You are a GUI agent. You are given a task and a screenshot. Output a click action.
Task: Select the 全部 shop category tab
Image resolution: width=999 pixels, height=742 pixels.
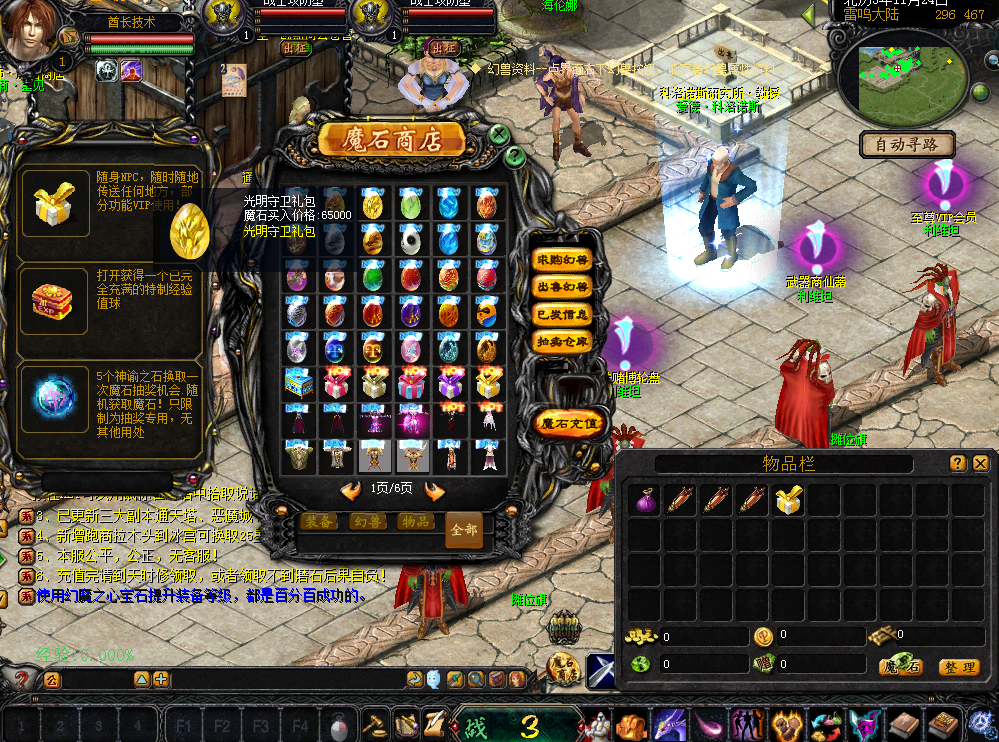pyautogui.click(x=463, y=530)
